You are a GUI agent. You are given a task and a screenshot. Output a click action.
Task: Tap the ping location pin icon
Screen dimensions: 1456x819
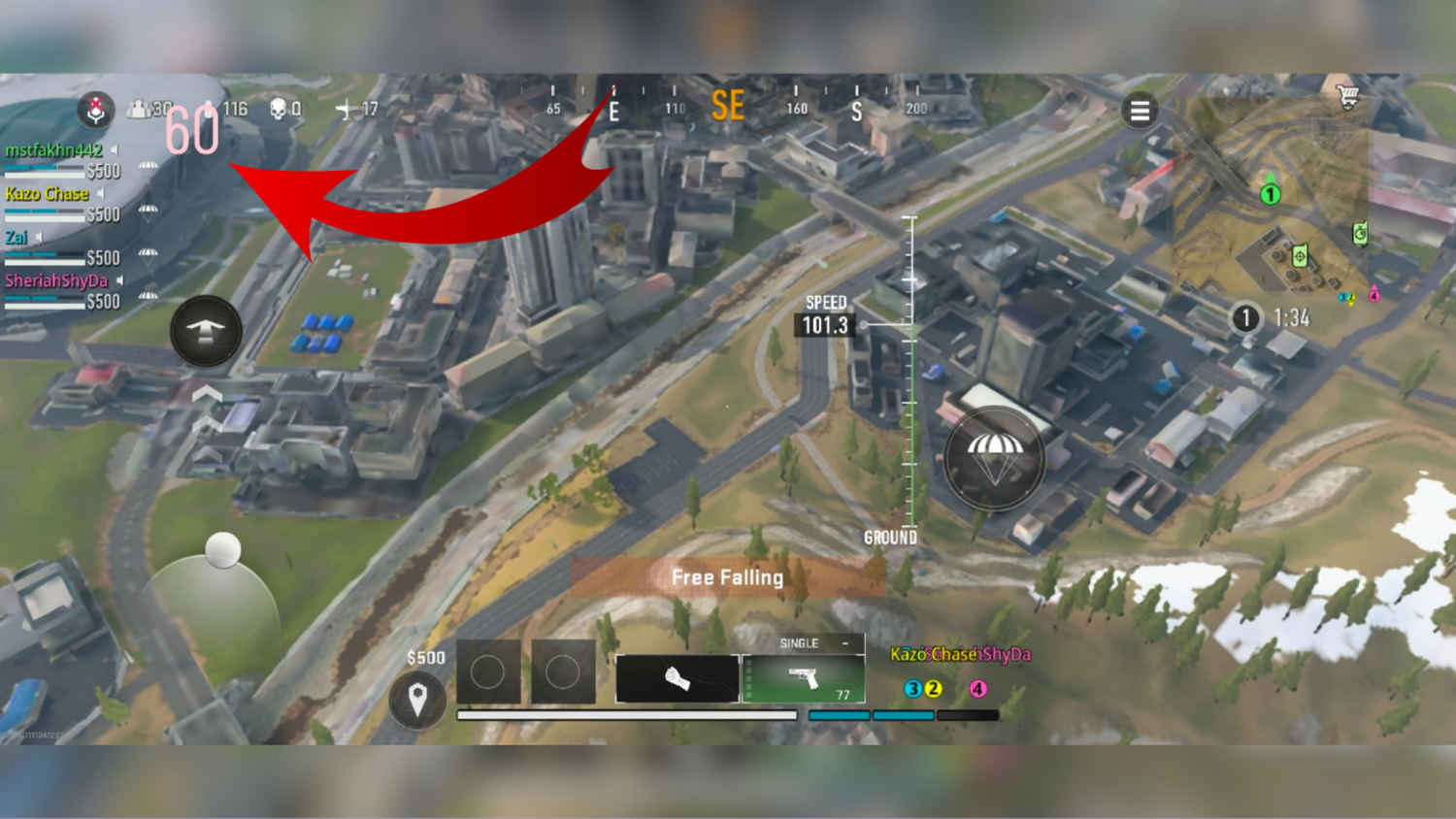(417, 699)
